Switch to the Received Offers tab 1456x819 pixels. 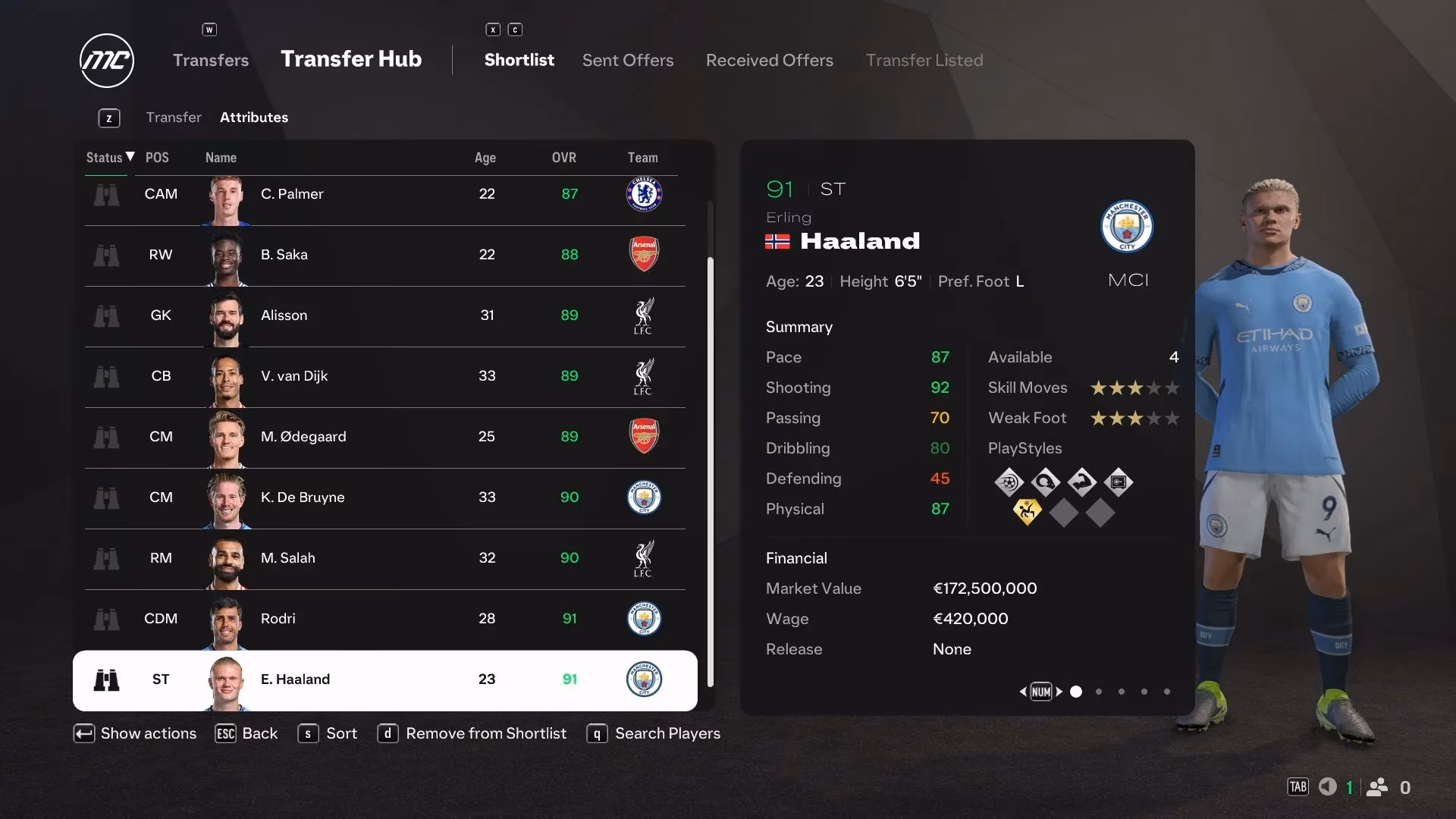[x=769, y=60]
